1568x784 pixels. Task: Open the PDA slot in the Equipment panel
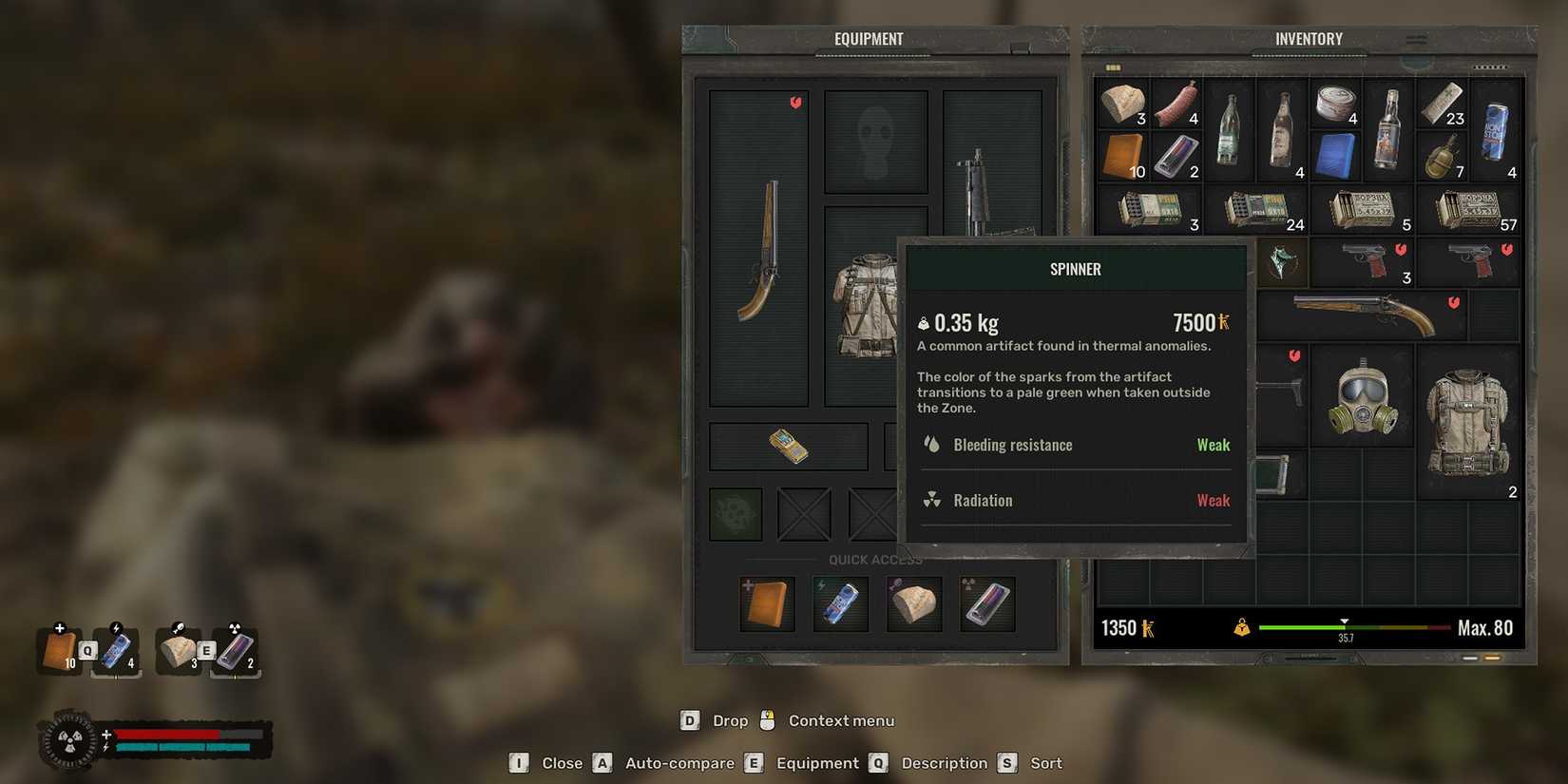(788, 447)
